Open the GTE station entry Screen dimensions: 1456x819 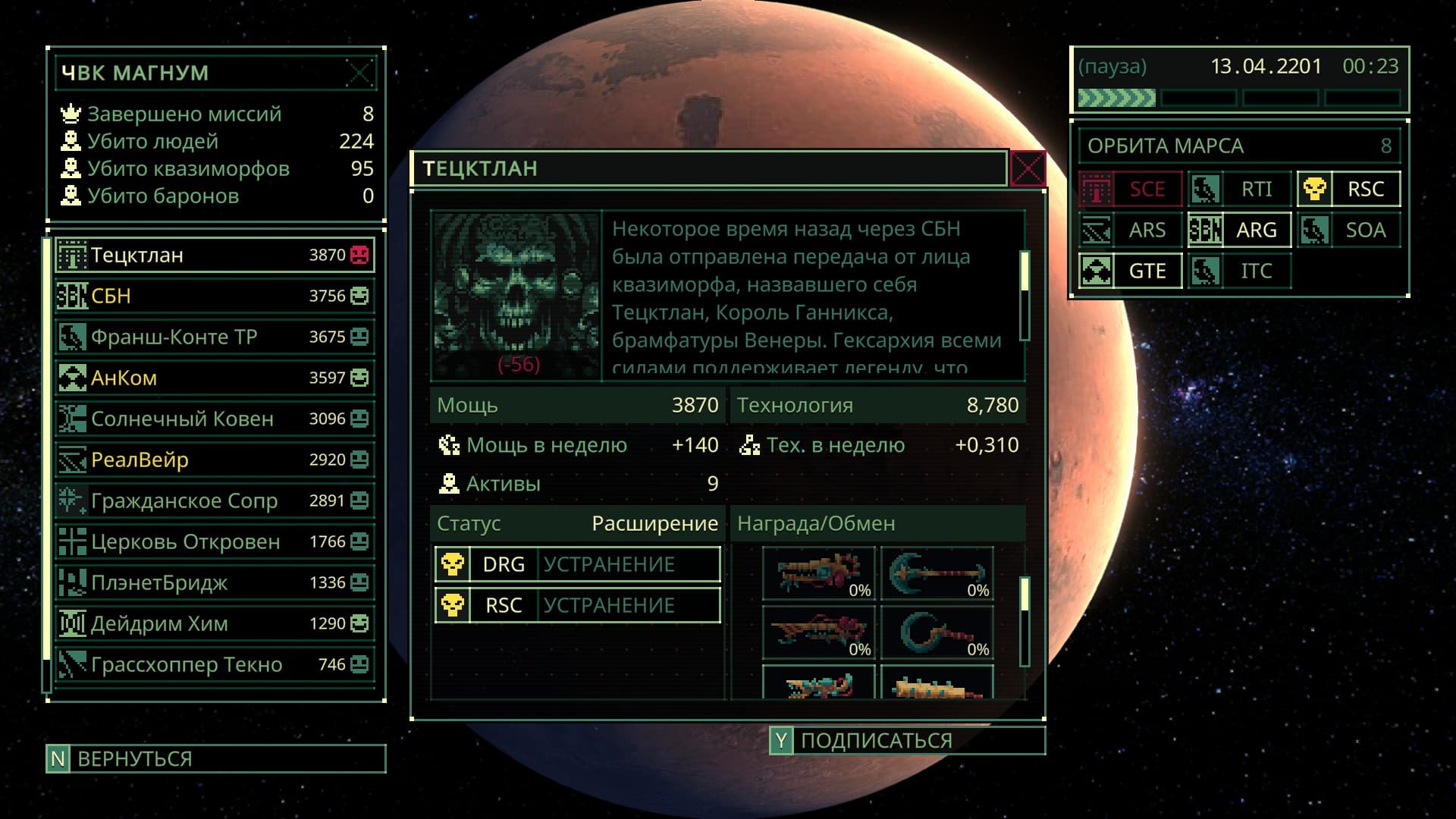[x=1130, y=271]
